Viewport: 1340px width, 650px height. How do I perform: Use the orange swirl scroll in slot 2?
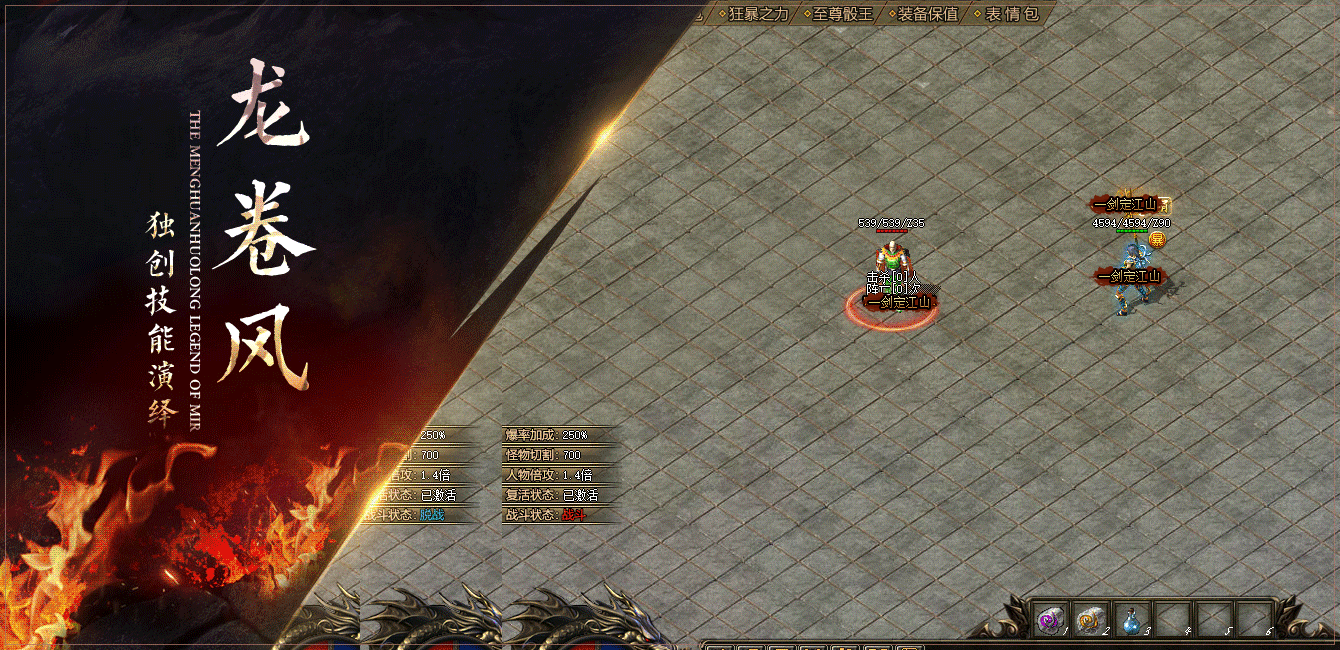point(1089,620)
